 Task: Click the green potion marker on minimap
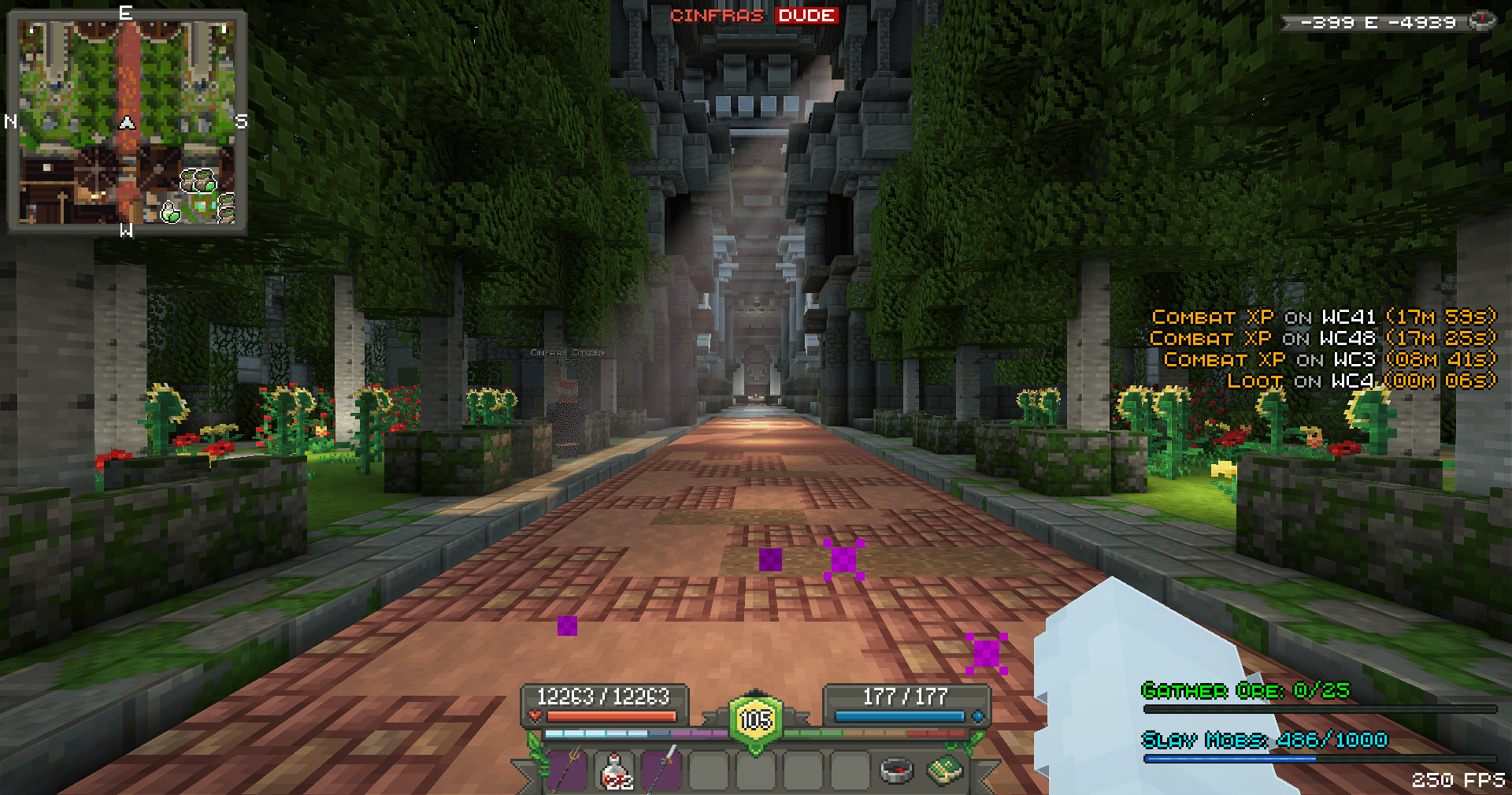pos(170,211)
